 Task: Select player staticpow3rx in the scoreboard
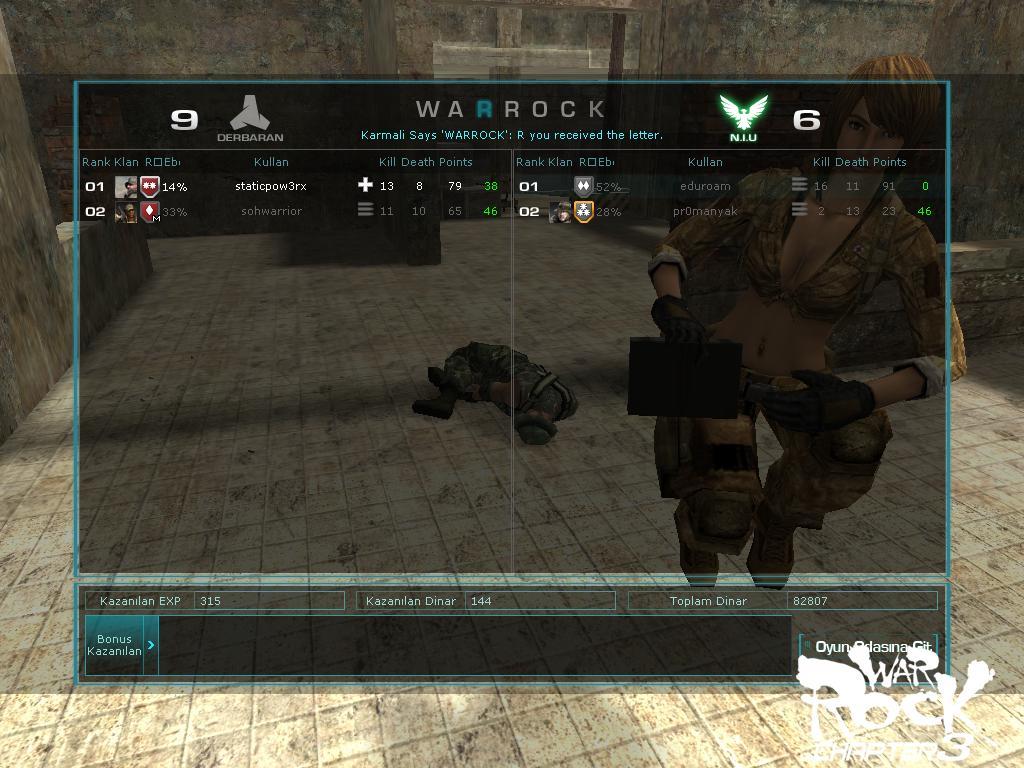point(271,186)
